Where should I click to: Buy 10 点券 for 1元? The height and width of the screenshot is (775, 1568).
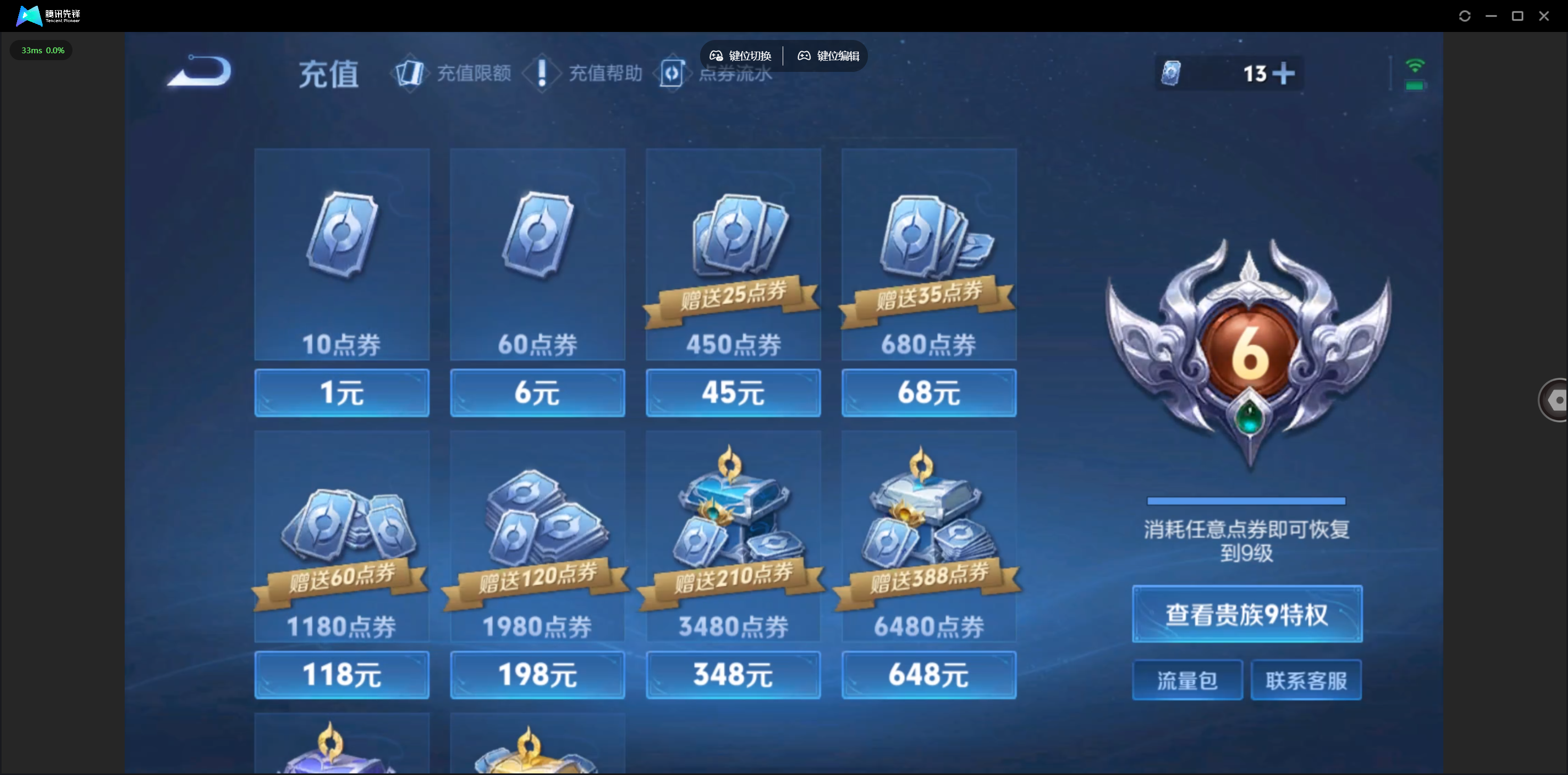point(342,393)
